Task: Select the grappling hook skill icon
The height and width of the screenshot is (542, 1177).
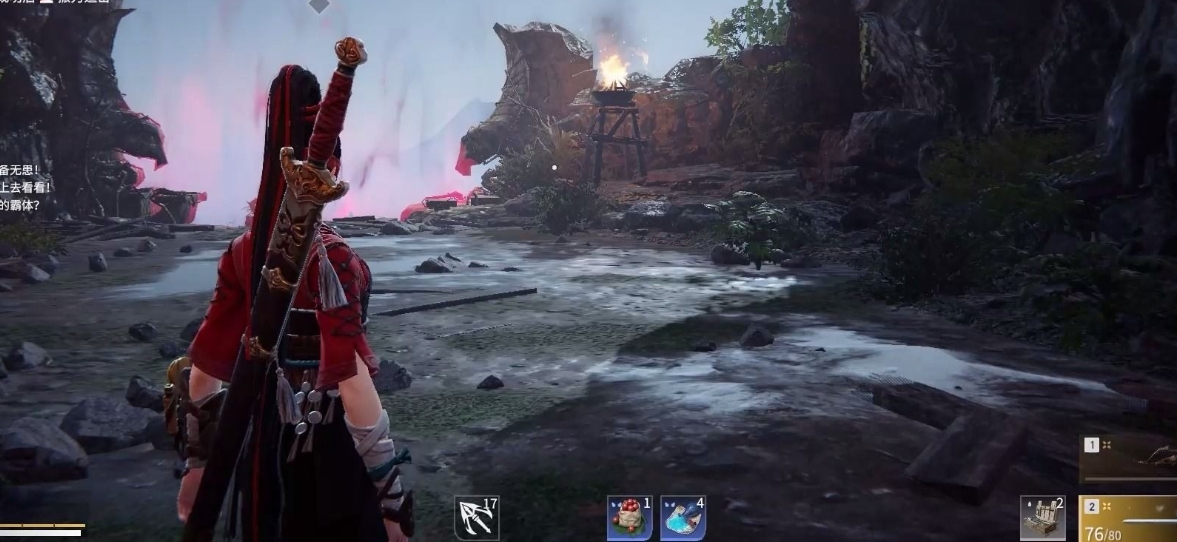Action: click(476, 518)
